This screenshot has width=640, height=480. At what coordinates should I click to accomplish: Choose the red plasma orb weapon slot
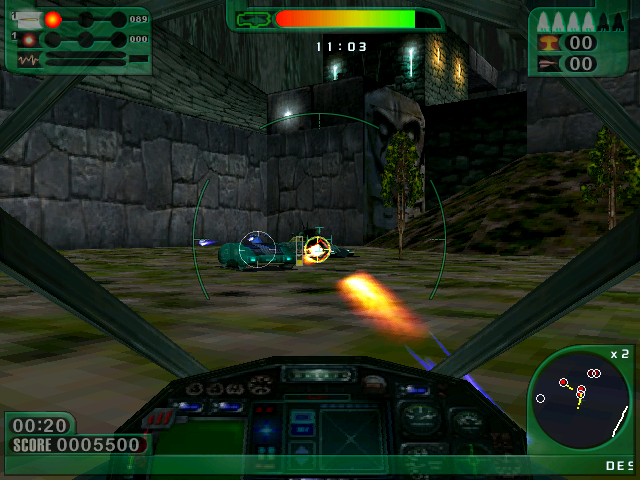click(x=52, y=19)
